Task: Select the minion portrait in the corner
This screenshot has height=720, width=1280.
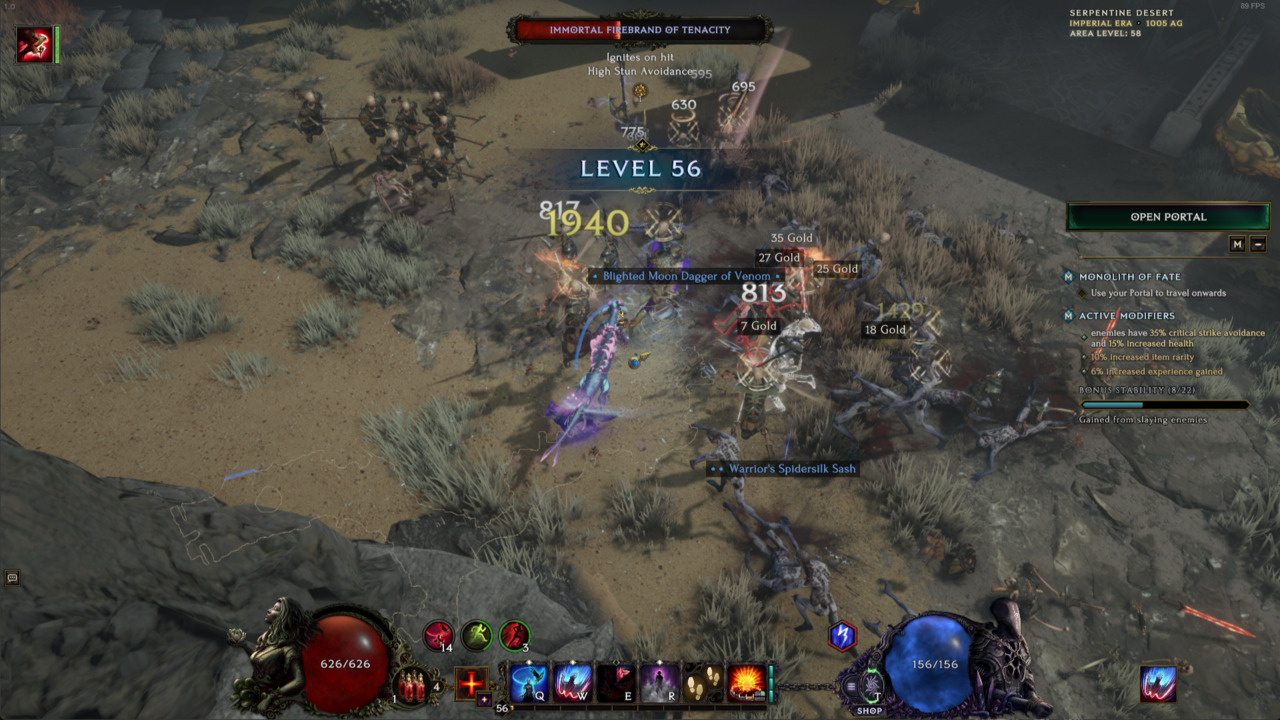Action: [34, 45]
